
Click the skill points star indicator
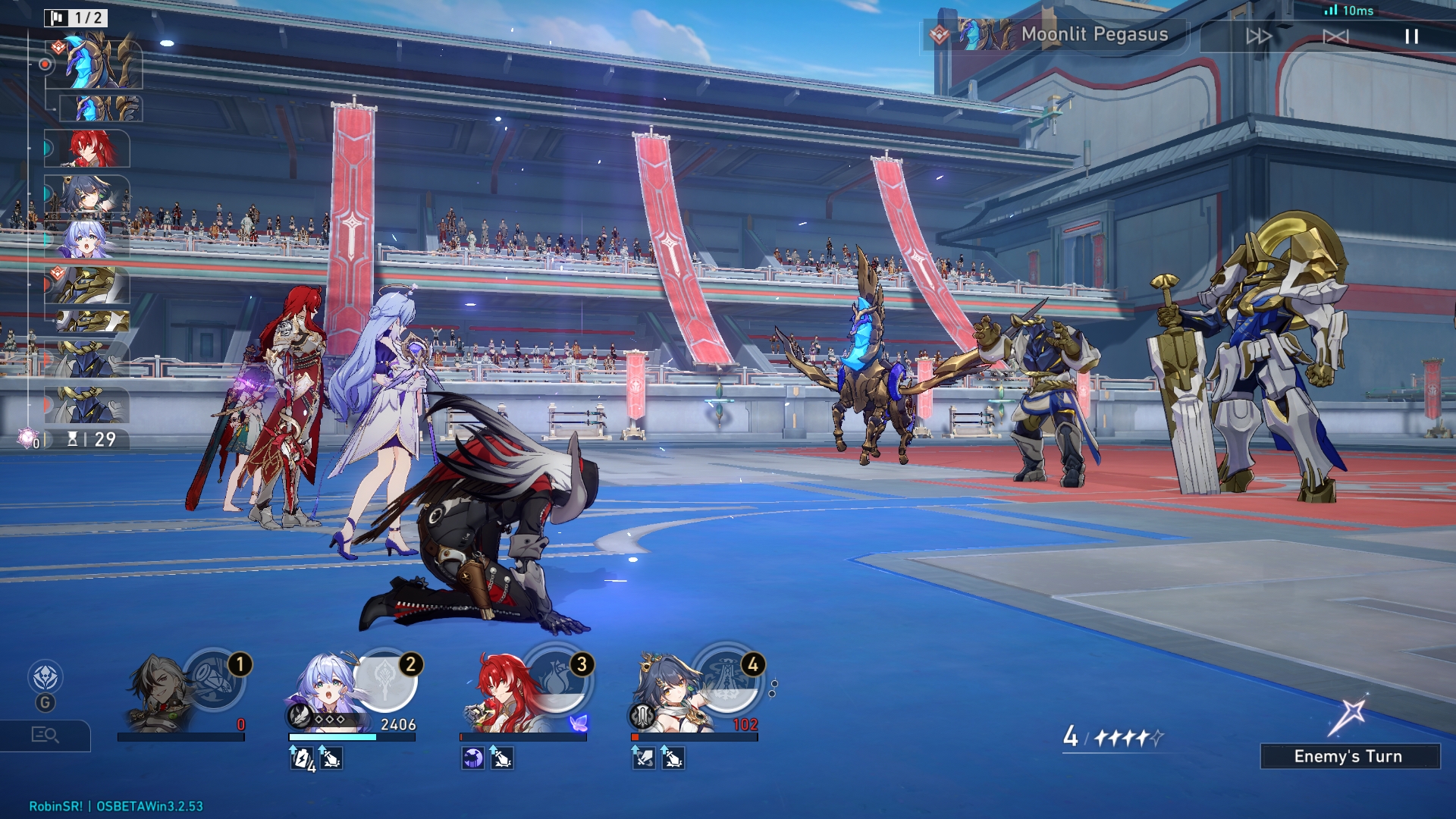1113,737
